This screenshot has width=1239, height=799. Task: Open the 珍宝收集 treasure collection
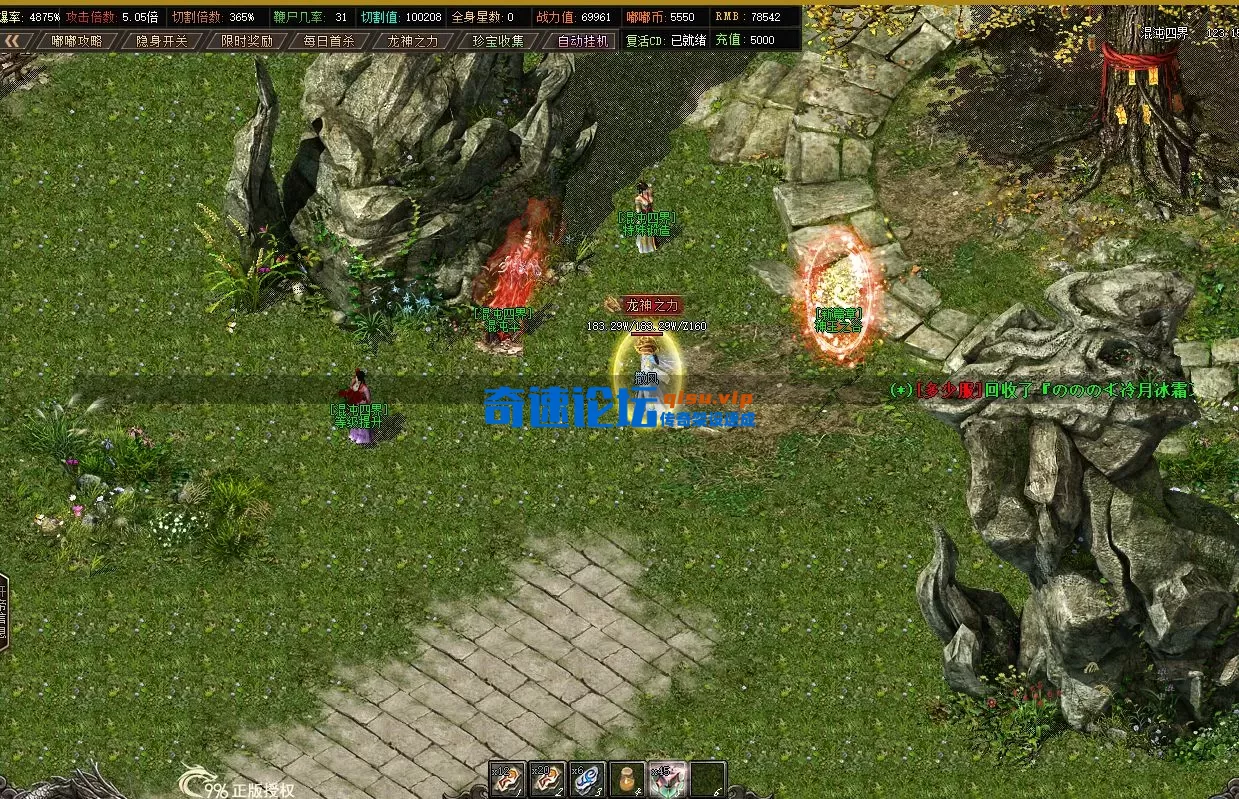tap(497, 41)
